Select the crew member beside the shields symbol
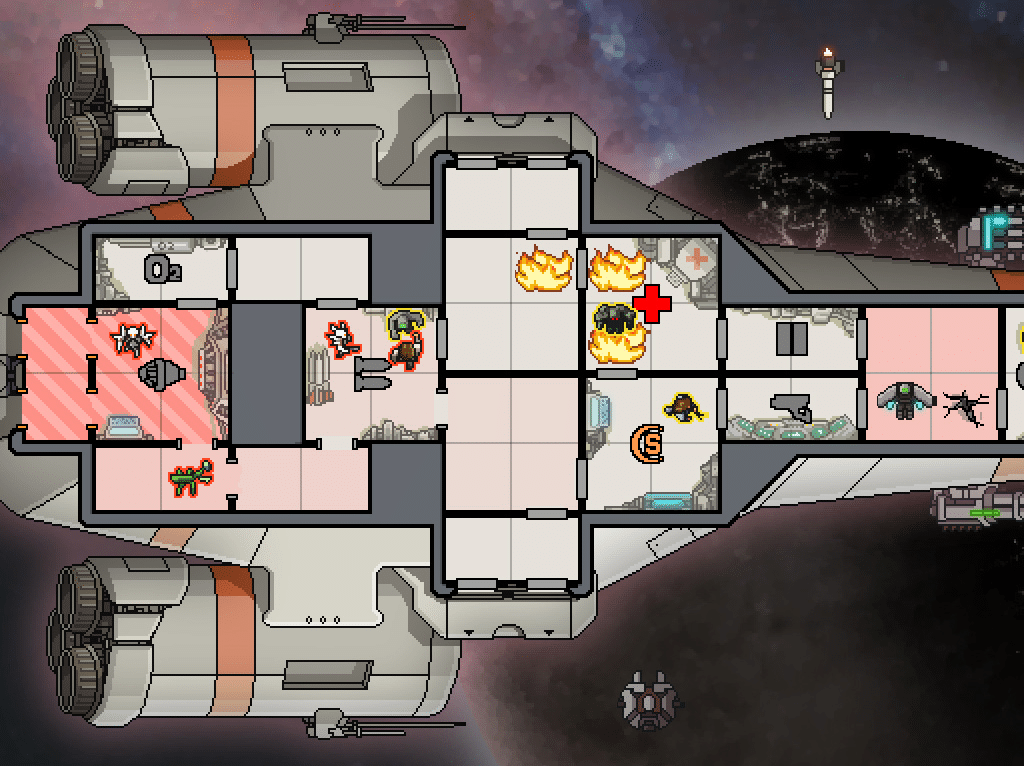 pyautogui.click(x=685, y=406)
